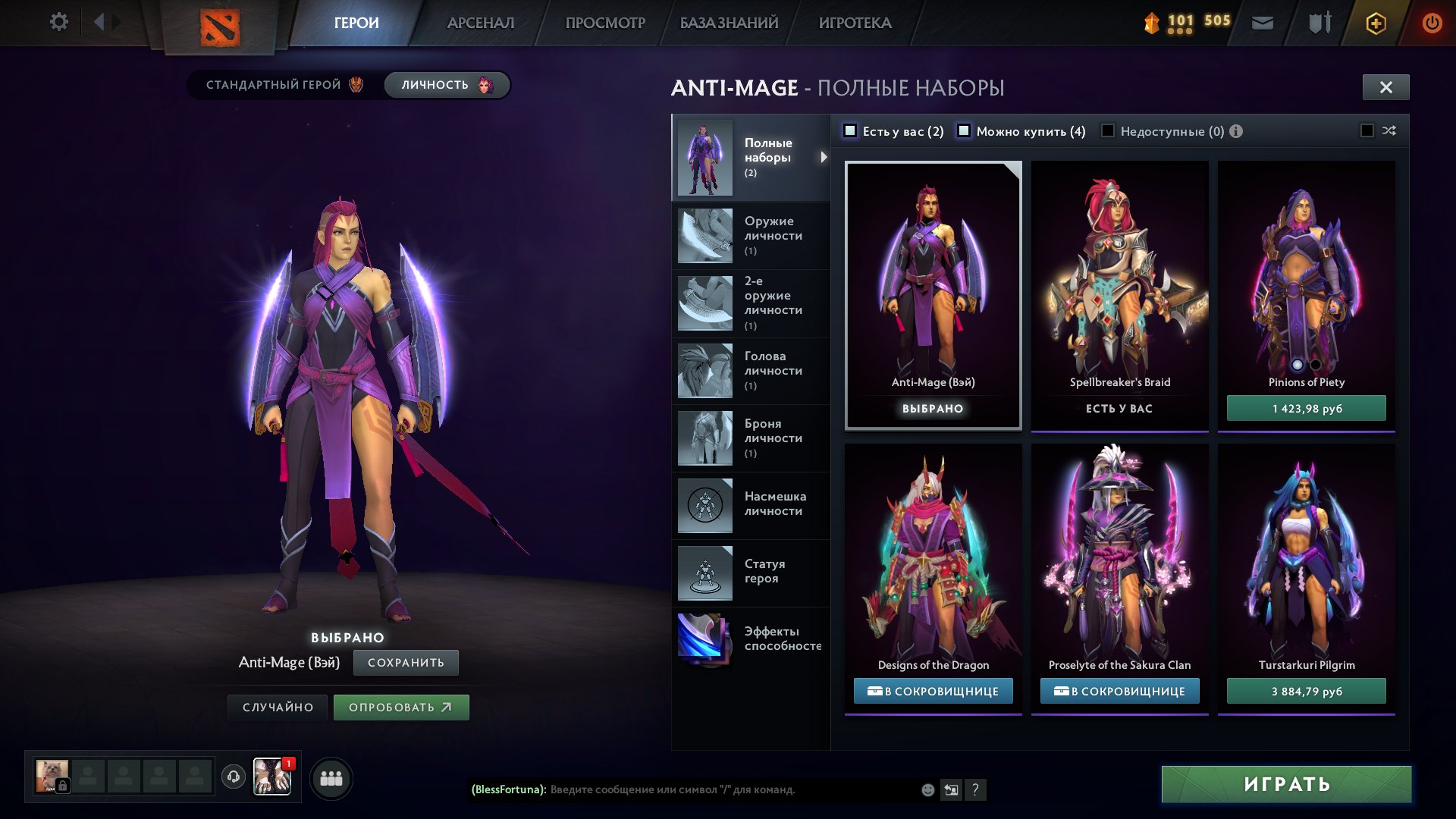Close the Anti-Mage sets panel
1456x819 pixels.
coord(1385,87)
